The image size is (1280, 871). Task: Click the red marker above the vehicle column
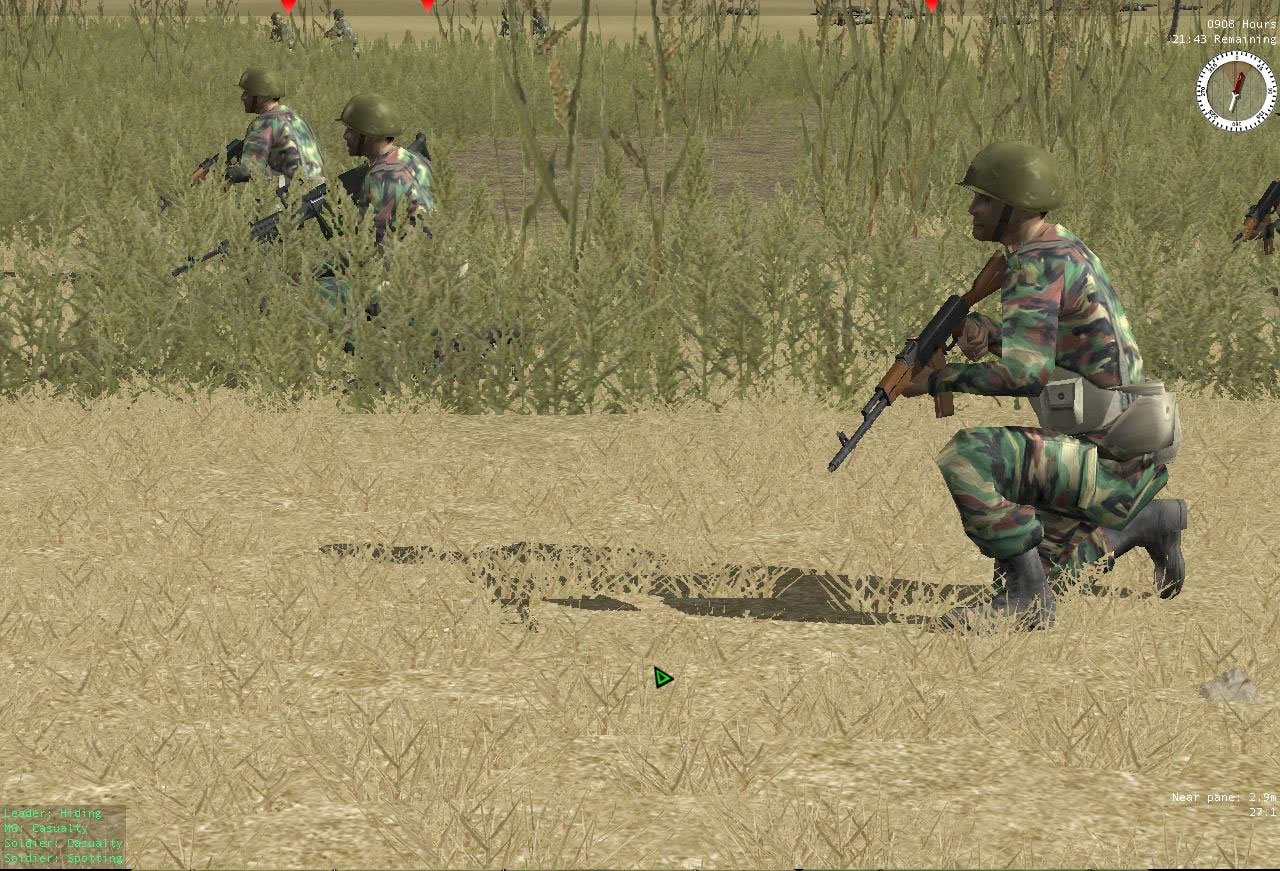932,6
